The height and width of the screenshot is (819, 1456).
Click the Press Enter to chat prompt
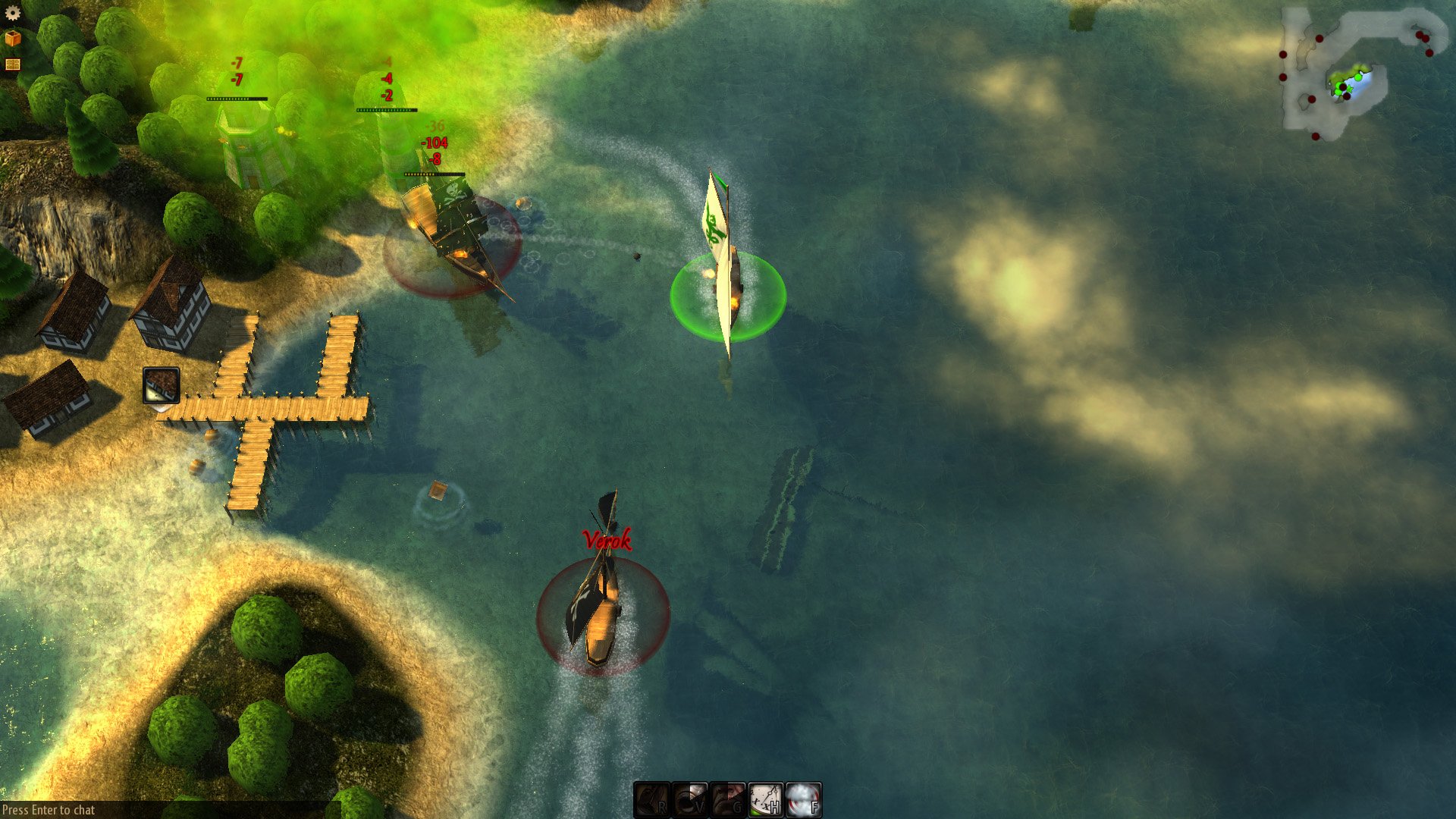click(x=47, y=808)
